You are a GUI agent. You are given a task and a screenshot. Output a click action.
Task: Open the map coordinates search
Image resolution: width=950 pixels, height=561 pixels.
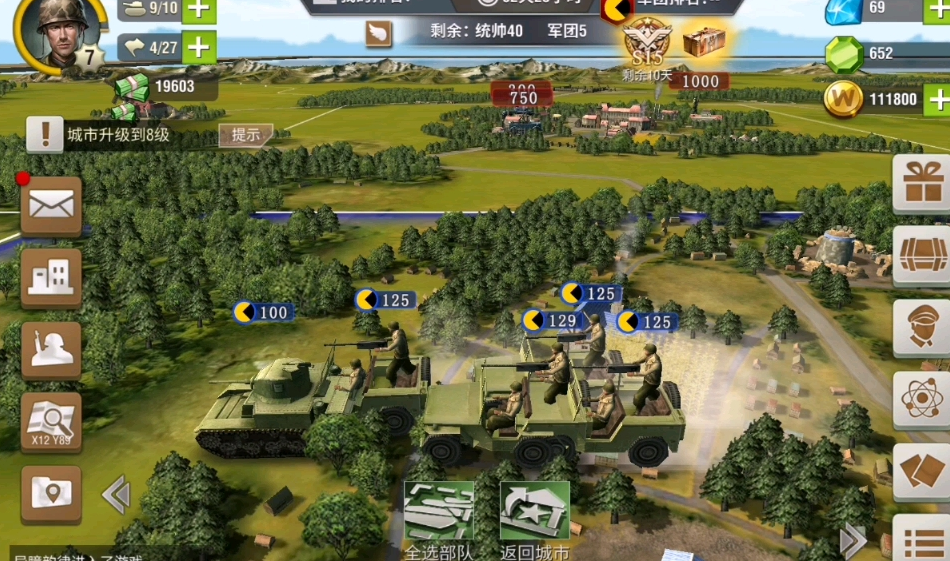tap(51, 422)
